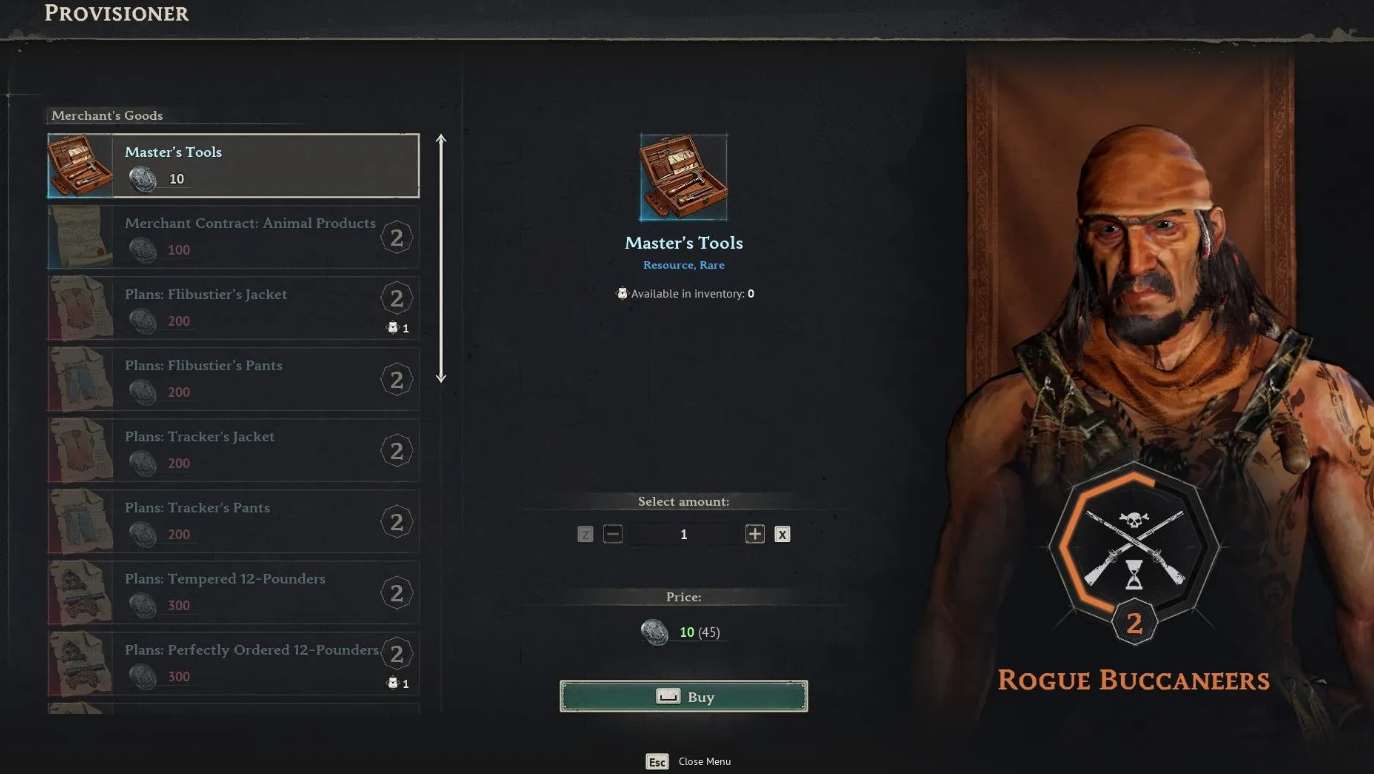Image resolution: width=1374 pixels, height=774 pixels.
Task: Click the merchant goods list scrollbar
Action: pos(441,258)
